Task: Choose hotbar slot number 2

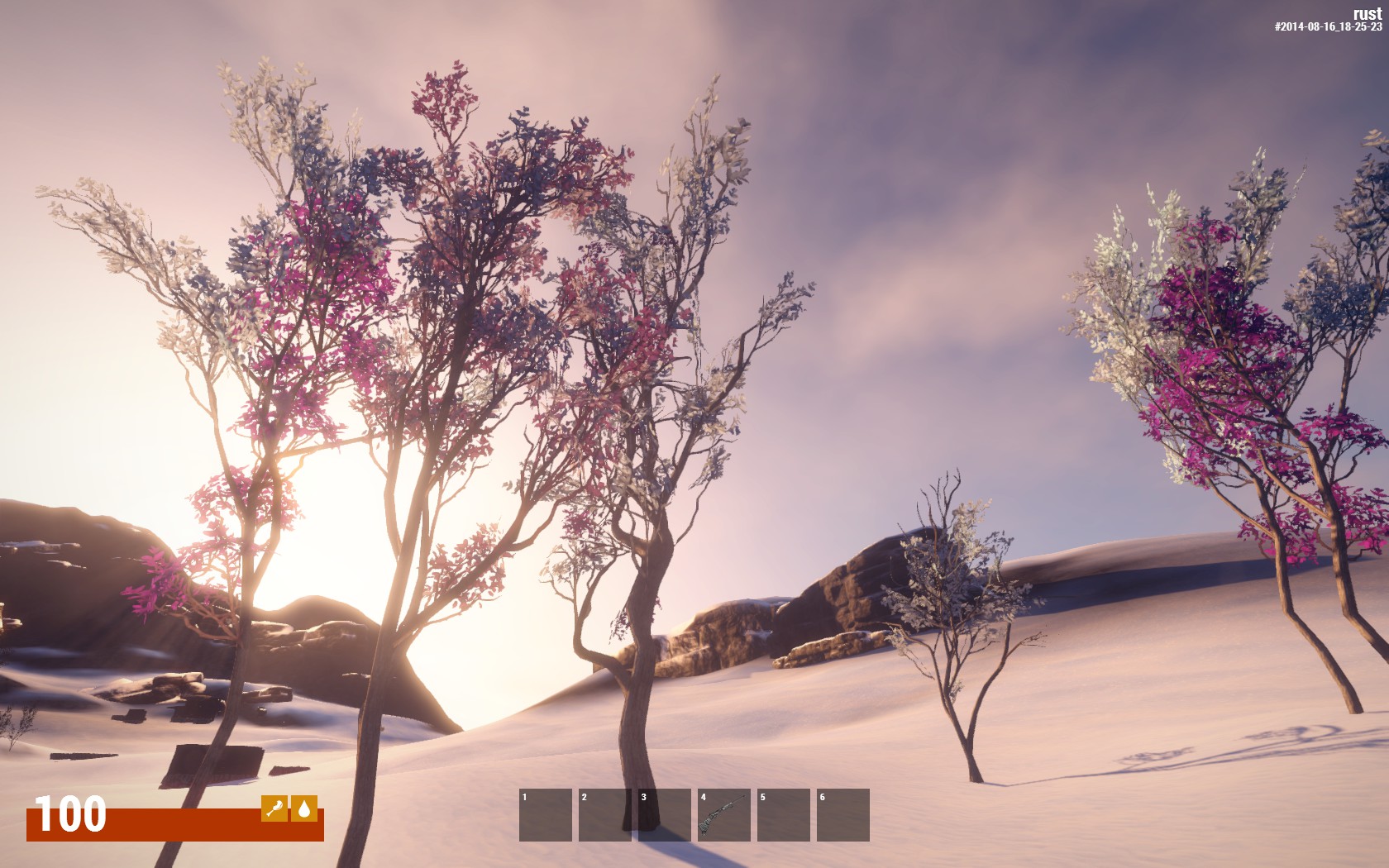Action: (x=604, y=815)
